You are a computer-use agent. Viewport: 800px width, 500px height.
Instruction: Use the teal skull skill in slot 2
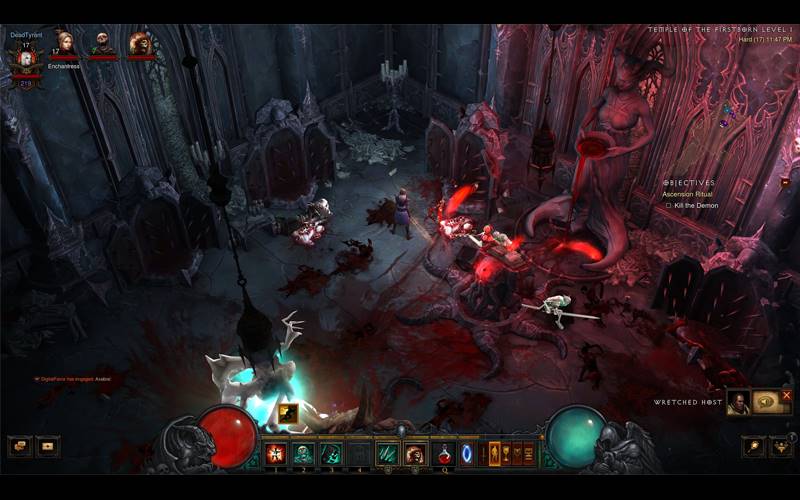(x=303, y=453)
